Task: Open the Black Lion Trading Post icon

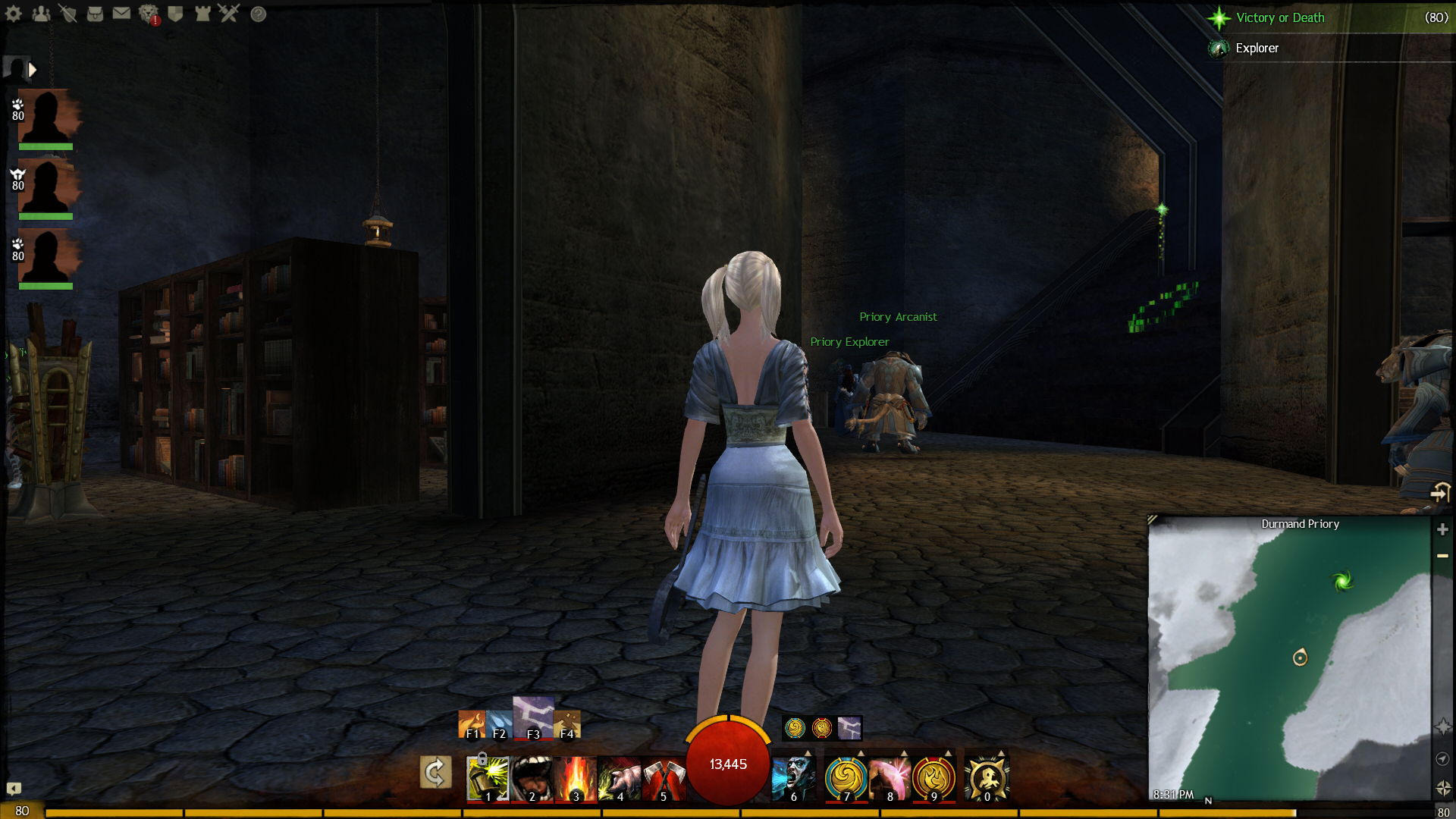Action: point(149,14)
